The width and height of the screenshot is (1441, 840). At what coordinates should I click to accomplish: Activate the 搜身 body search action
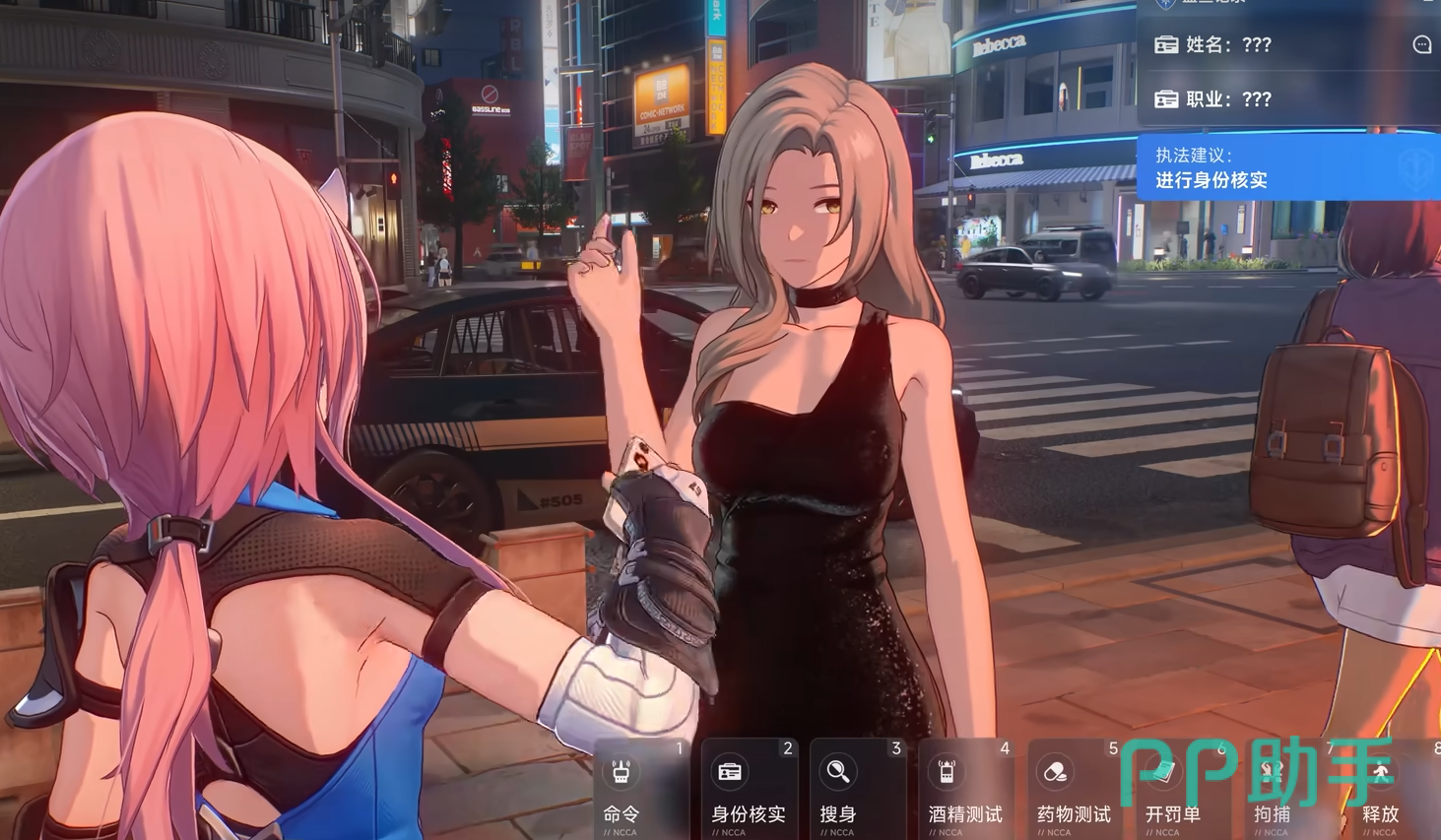click(x=857, y=789)
